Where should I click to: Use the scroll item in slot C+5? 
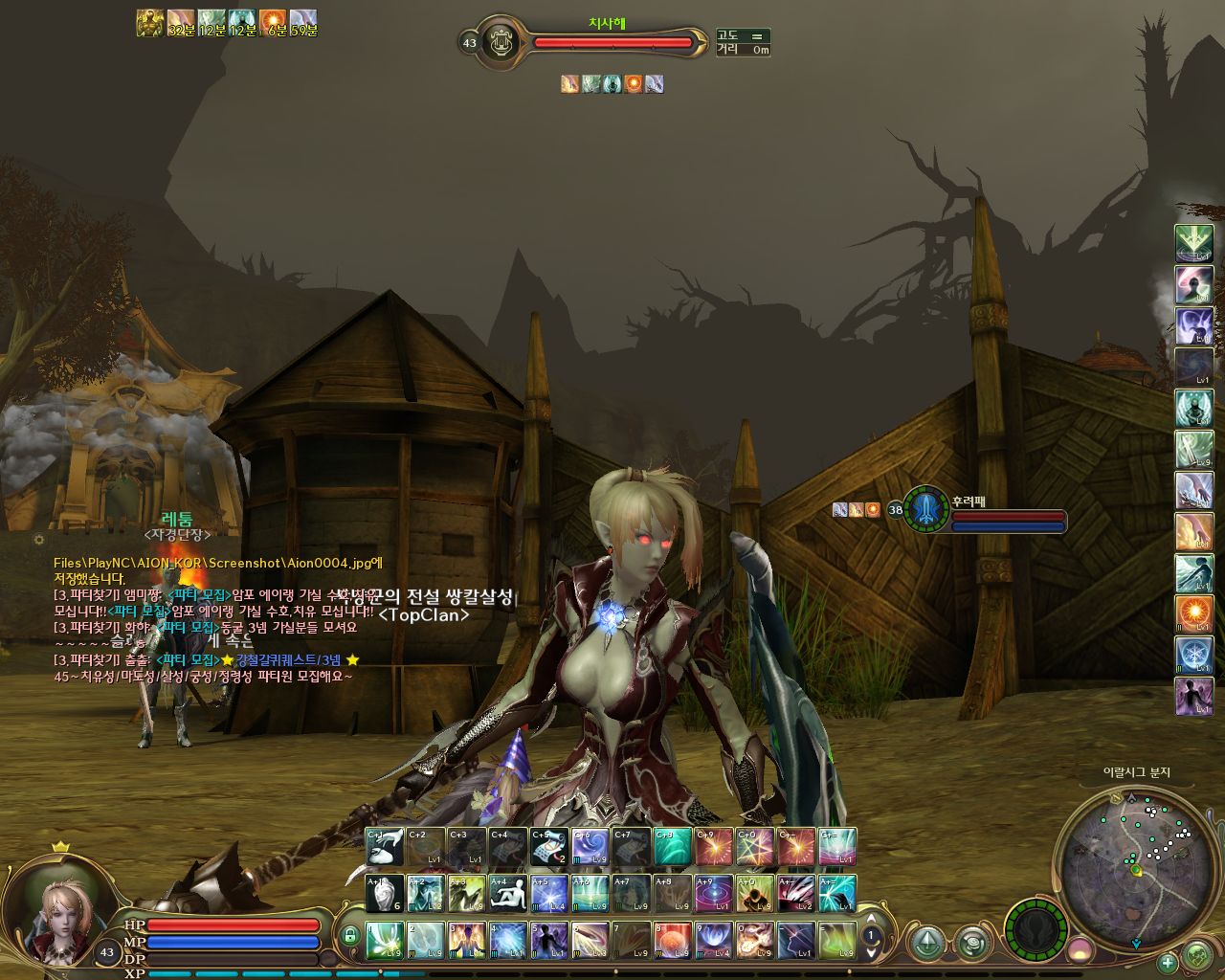tap(549, 847)
